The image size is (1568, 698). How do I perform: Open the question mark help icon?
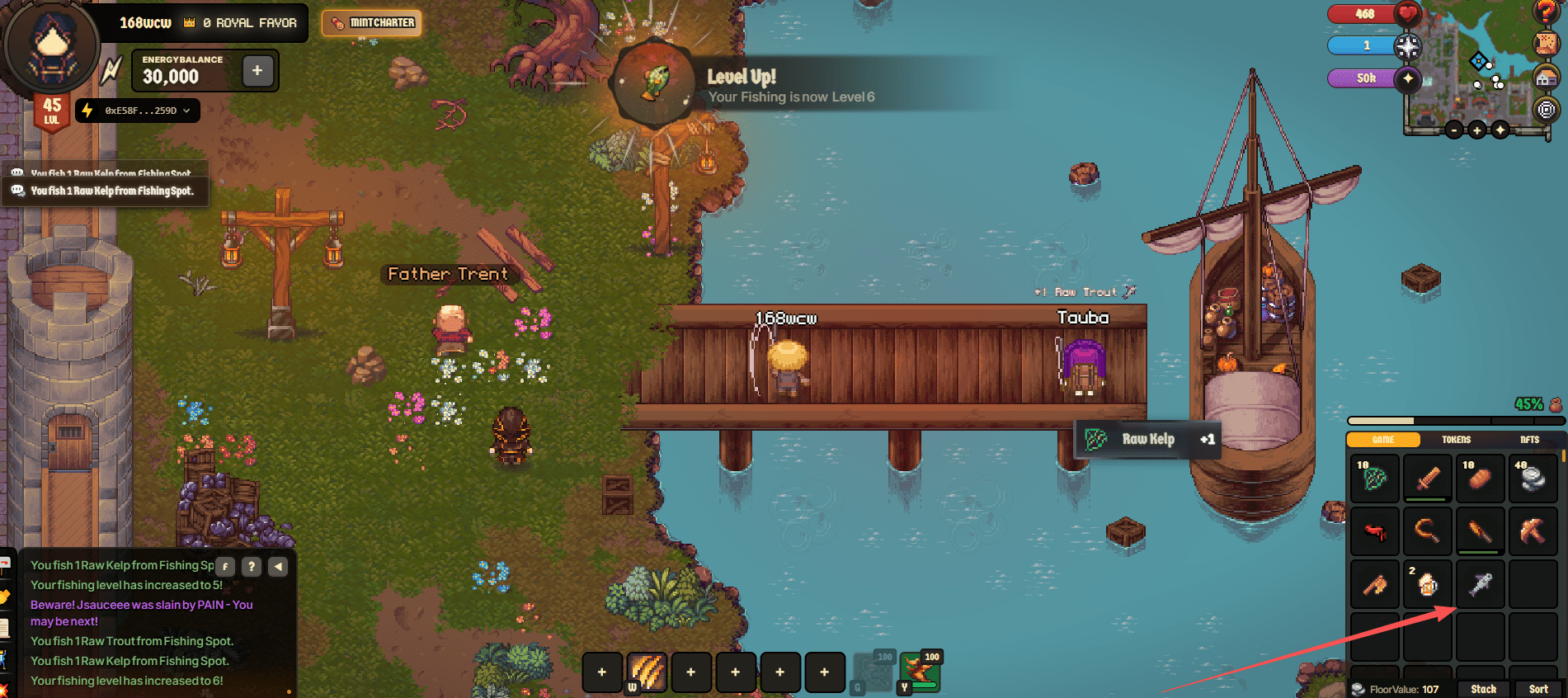(x=1546, y=11)
